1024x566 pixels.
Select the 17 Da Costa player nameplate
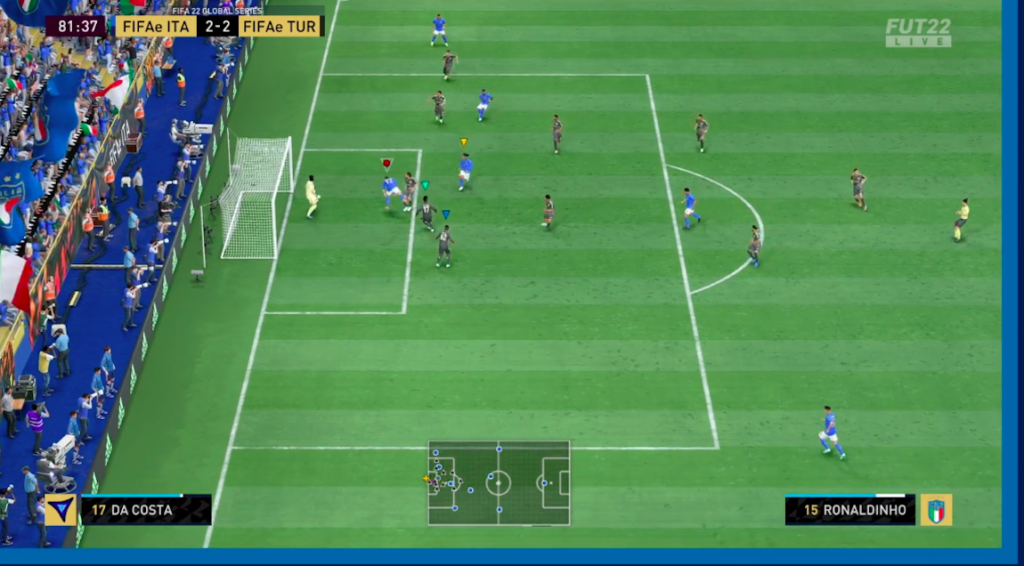click(146, 510)
